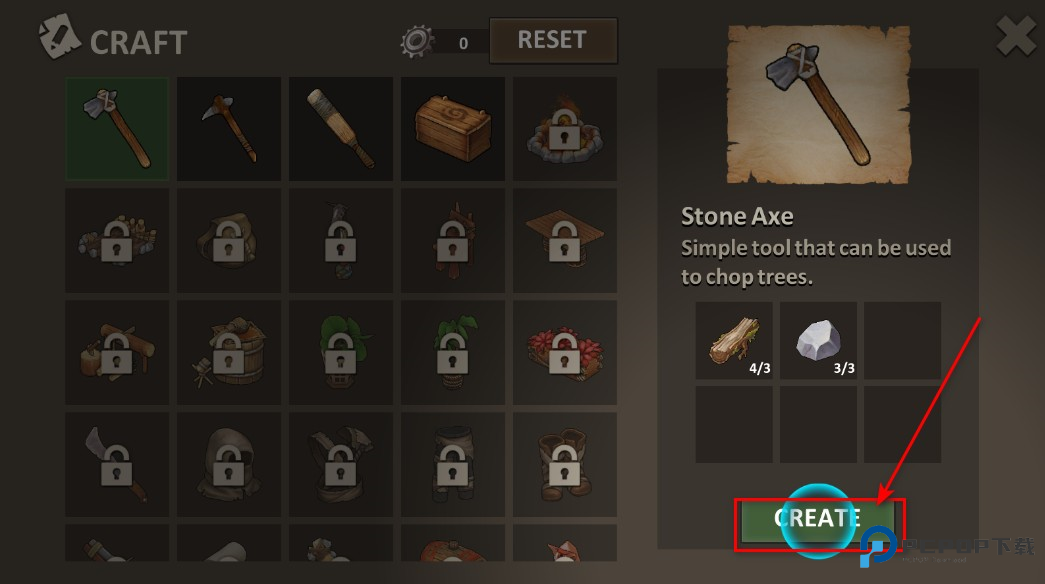Close the craft window

[x=1016, y=39]
